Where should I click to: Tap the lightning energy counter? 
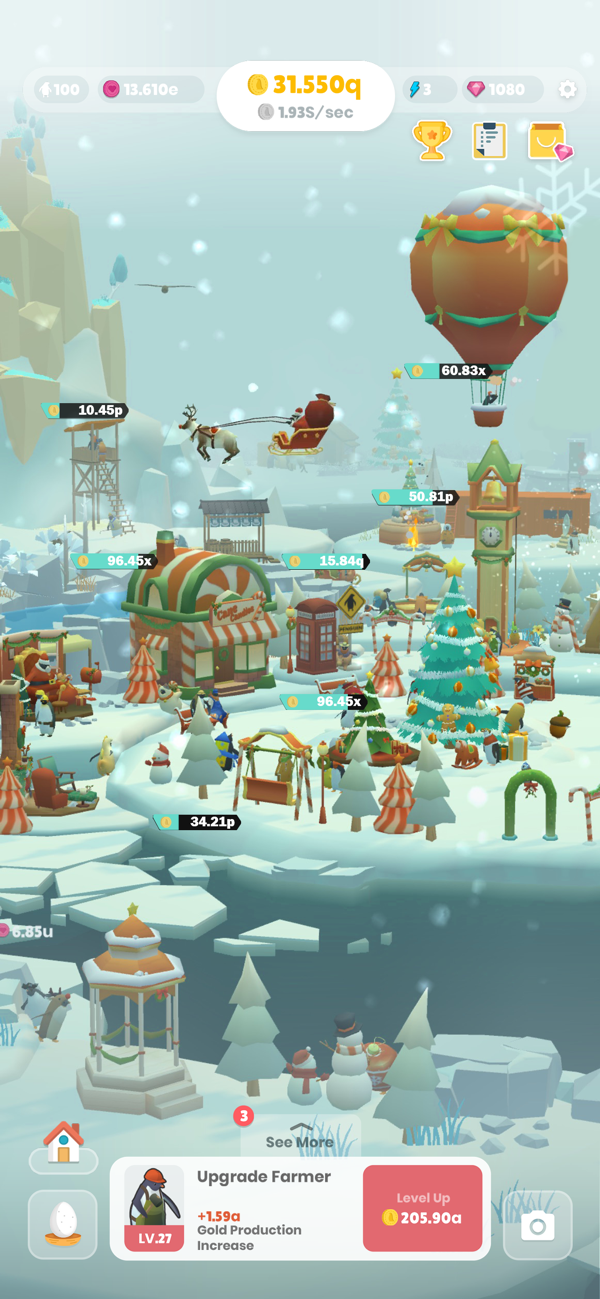tap(428, 90)
